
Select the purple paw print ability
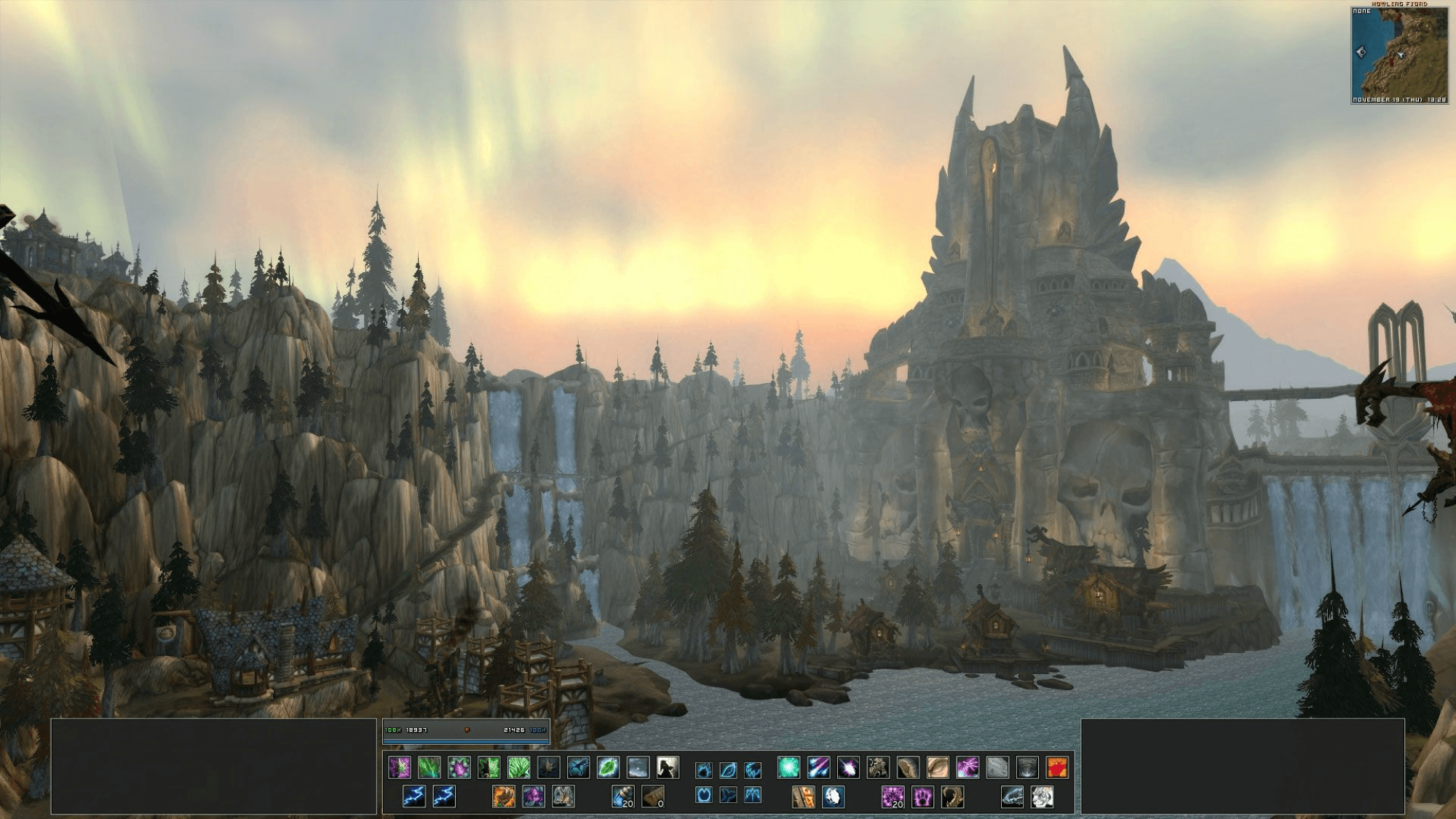pyautogui.click(x=922, y=796)
